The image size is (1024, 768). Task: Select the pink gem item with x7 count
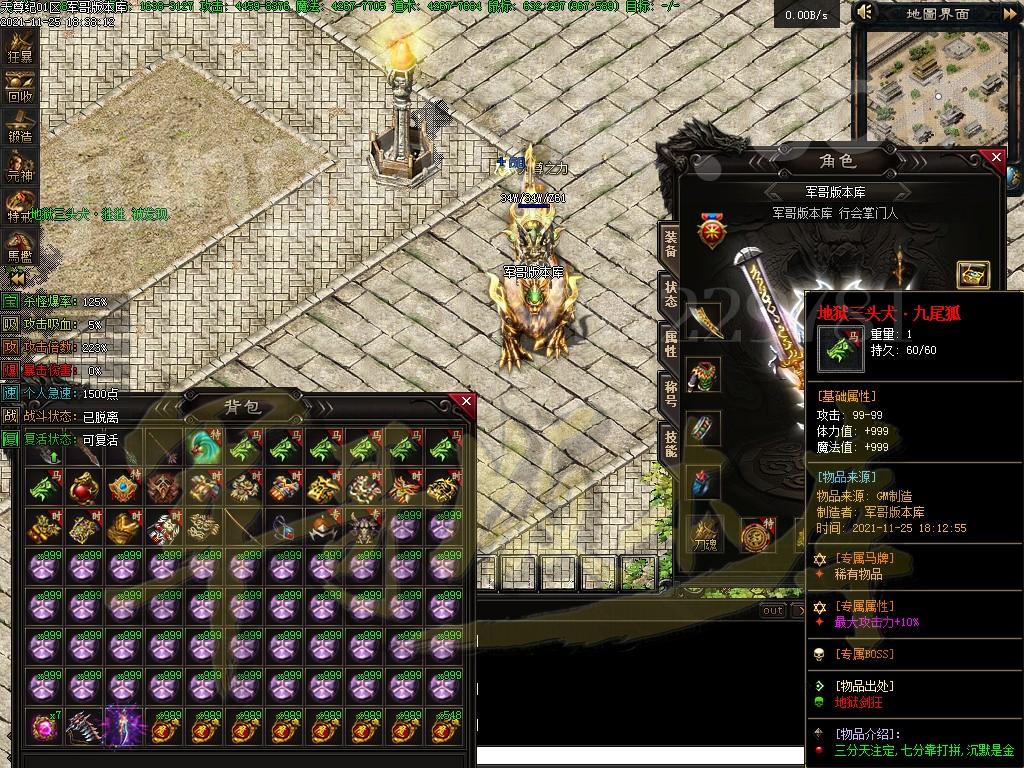coord(44,726)
